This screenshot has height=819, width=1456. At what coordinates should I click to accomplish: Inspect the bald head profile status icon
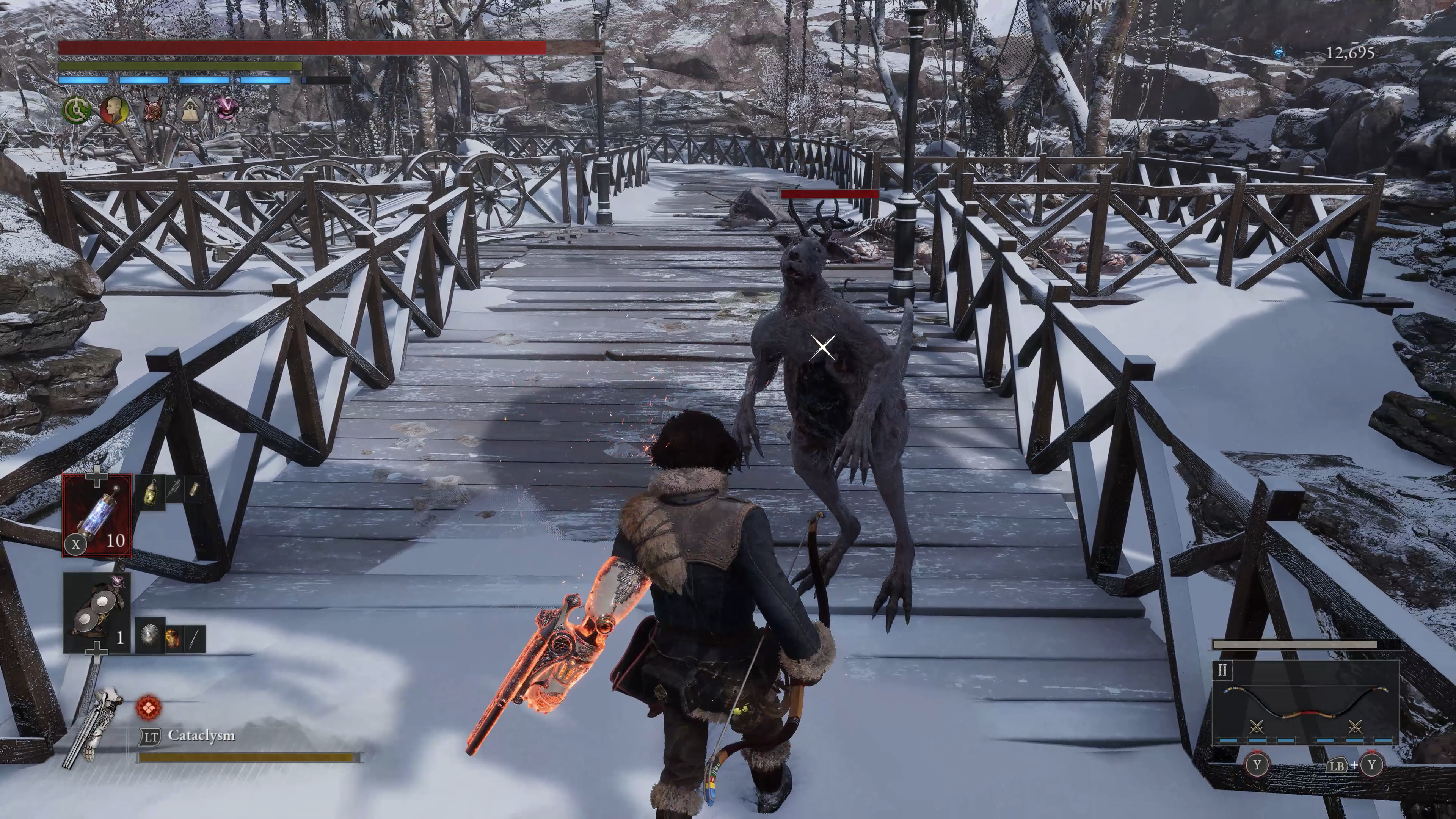[x=114, y=110]
